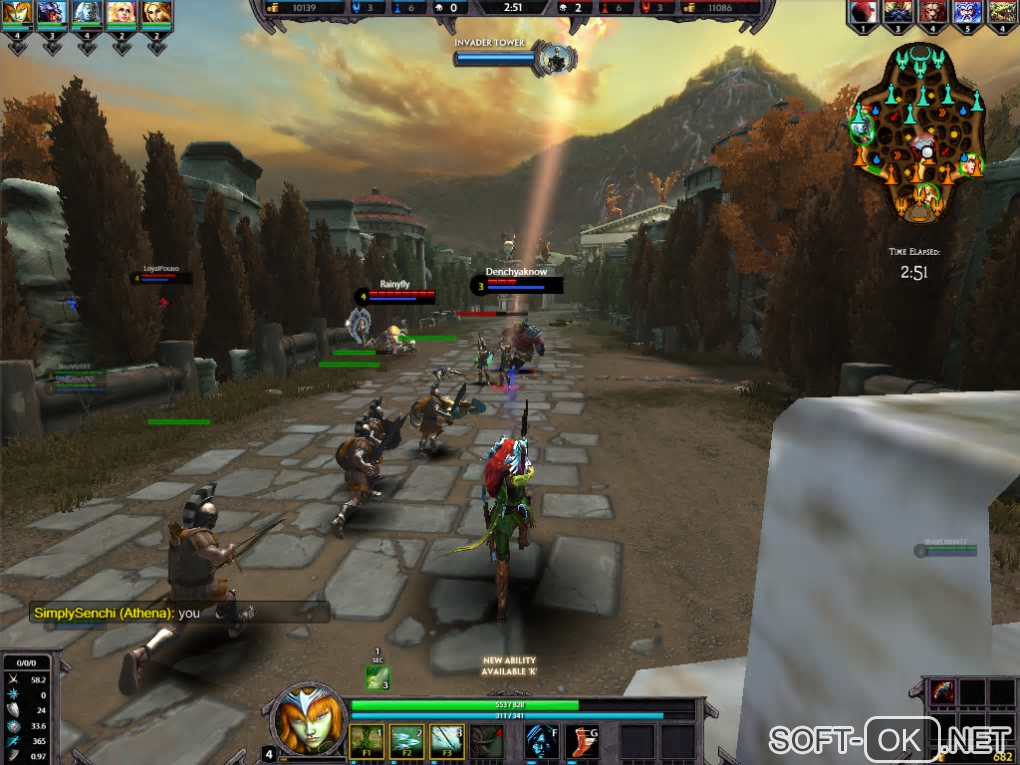Select the blue wolf teammate portrait
This screenshot has width=1020, height=765.
[52, 13]
